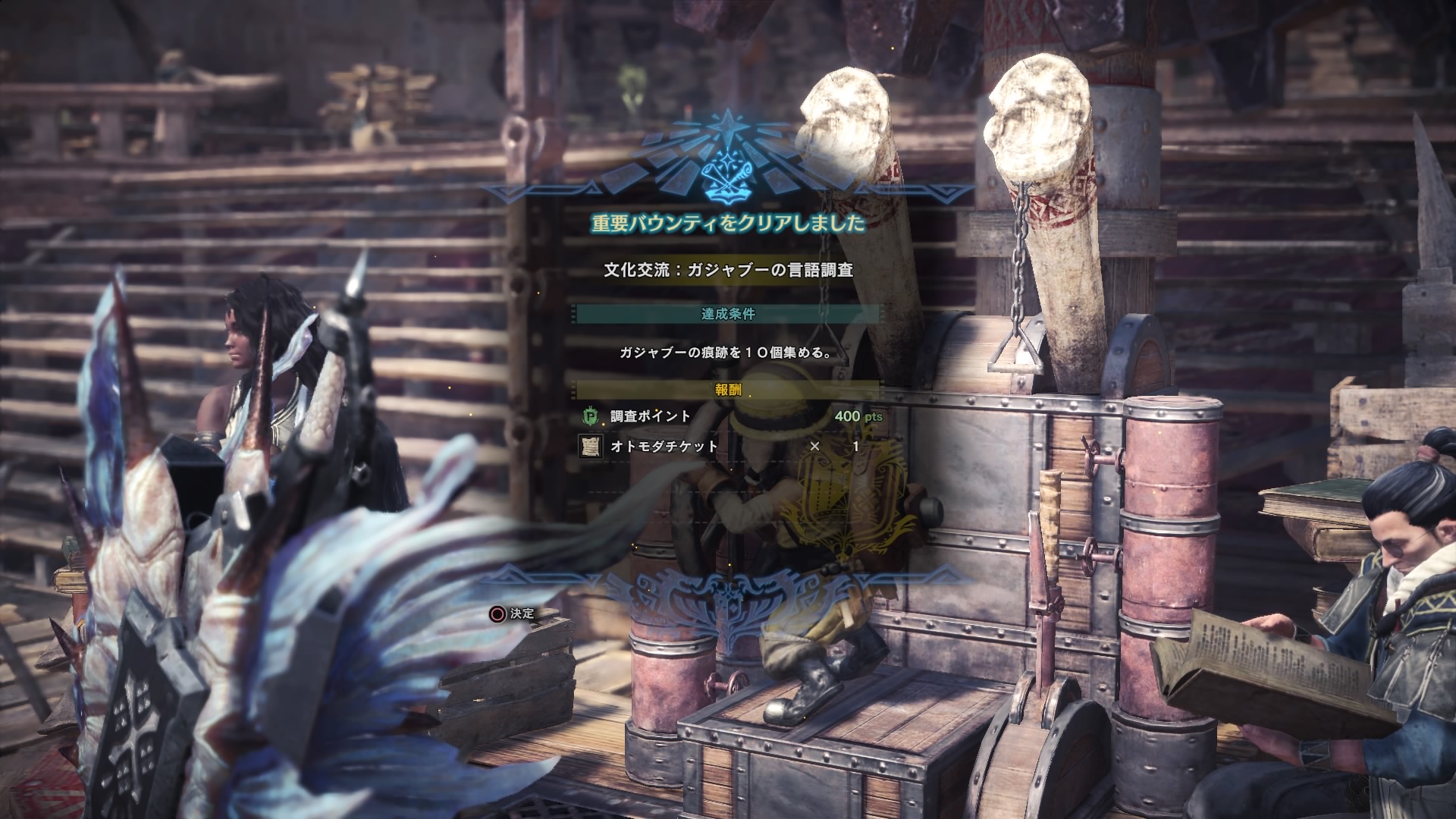Click the × 1 quantity indicator

(834, 447)
